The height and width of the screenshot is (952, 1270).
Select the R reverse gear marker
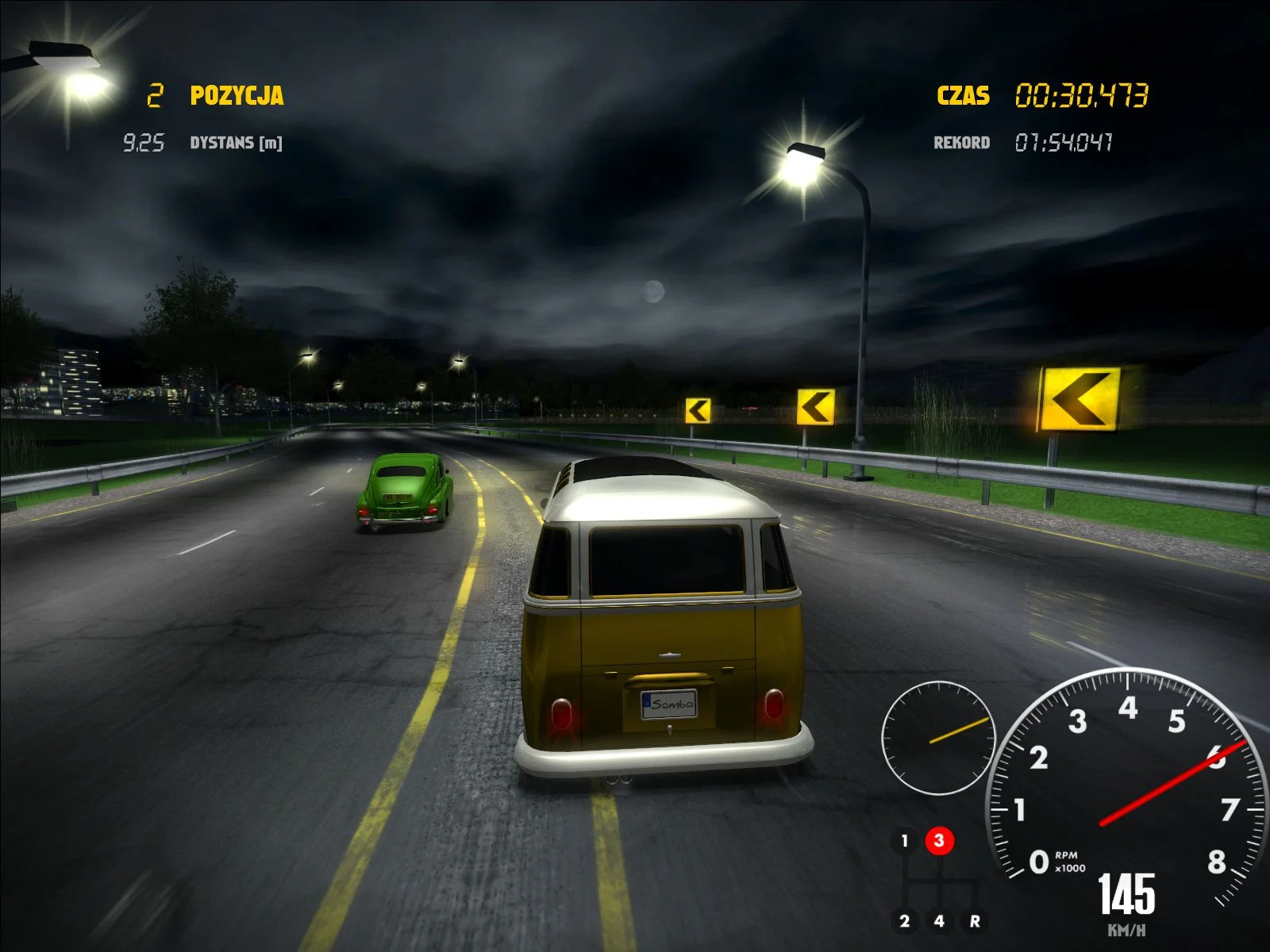click(974, 920)
